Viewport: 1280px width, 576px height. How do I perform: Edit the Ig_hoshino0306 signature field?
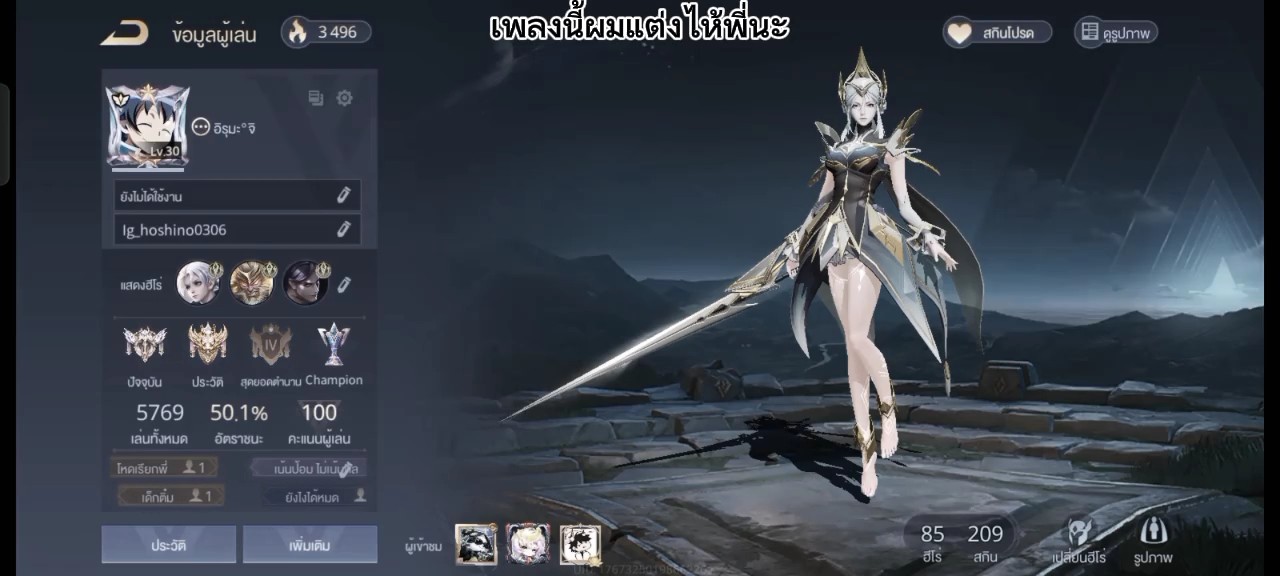coord(343,230)
